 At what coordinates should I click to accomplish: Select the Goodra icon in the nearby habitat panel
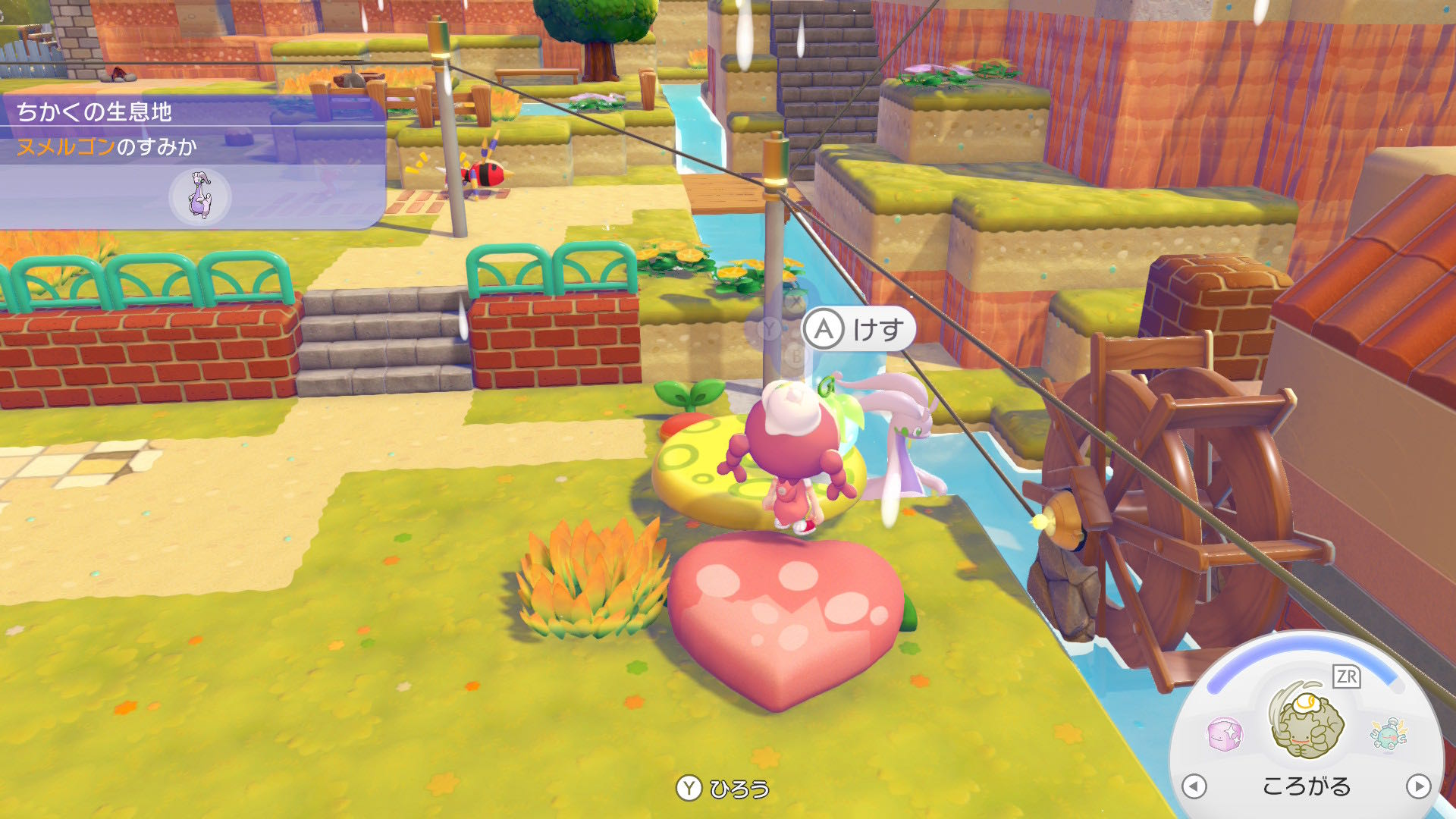[199, 196]
